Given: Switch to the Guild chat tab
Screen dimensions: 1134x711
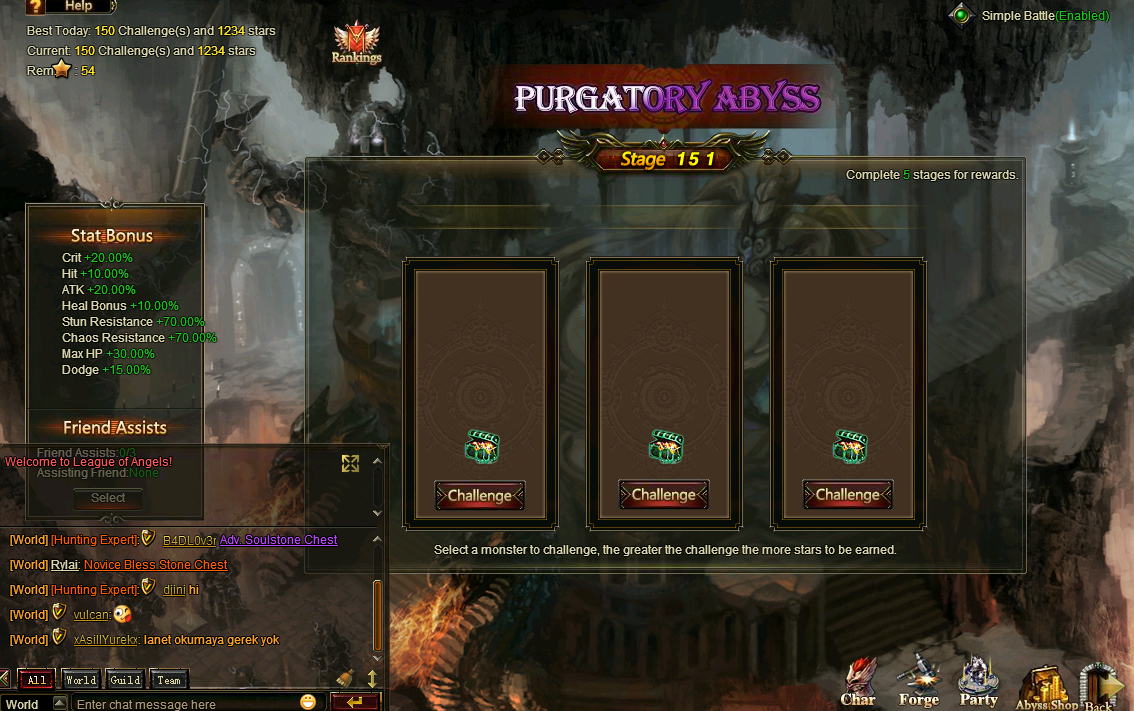Looking at the screenshot, I should point(125,680).
